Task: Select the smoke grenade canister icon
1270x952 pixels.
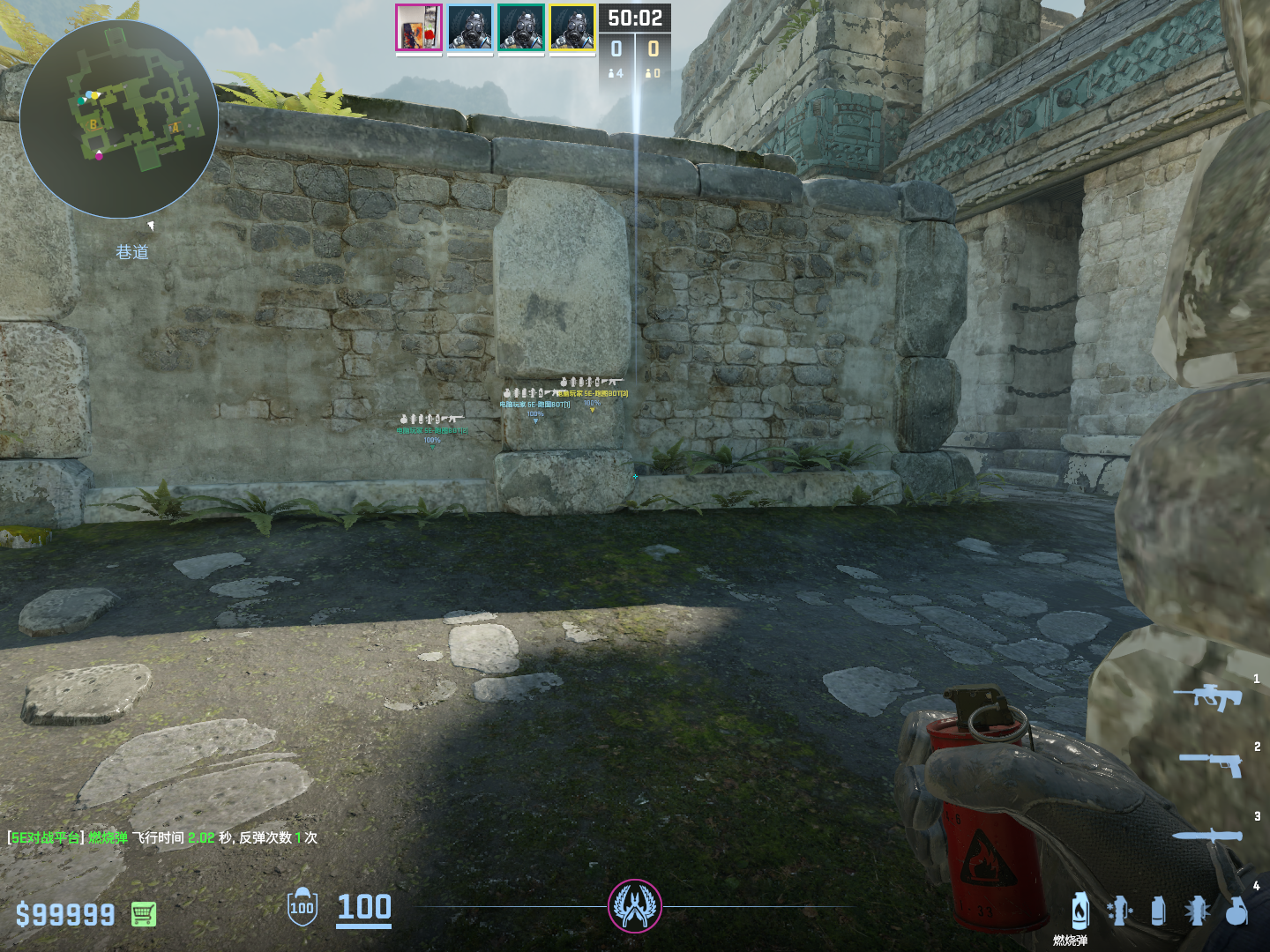Action: (1158, 911)
